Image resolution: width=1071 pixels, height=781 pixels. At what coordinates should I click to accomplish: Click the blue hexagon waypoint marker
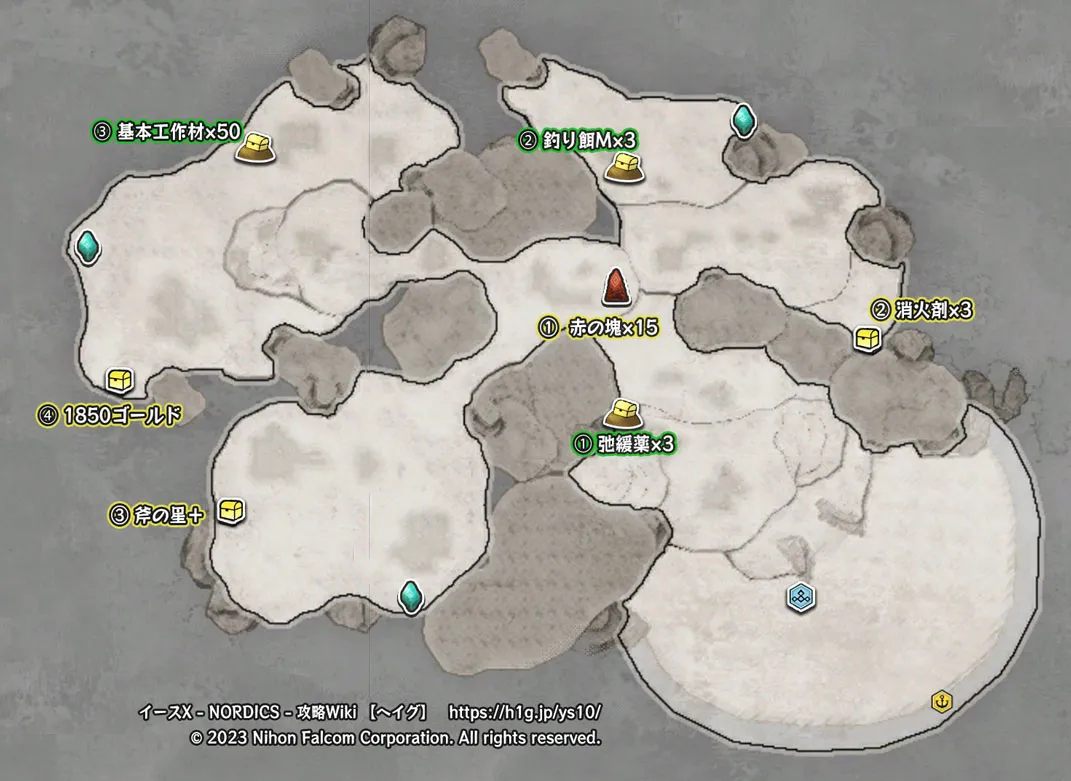[x=800, y=597]
